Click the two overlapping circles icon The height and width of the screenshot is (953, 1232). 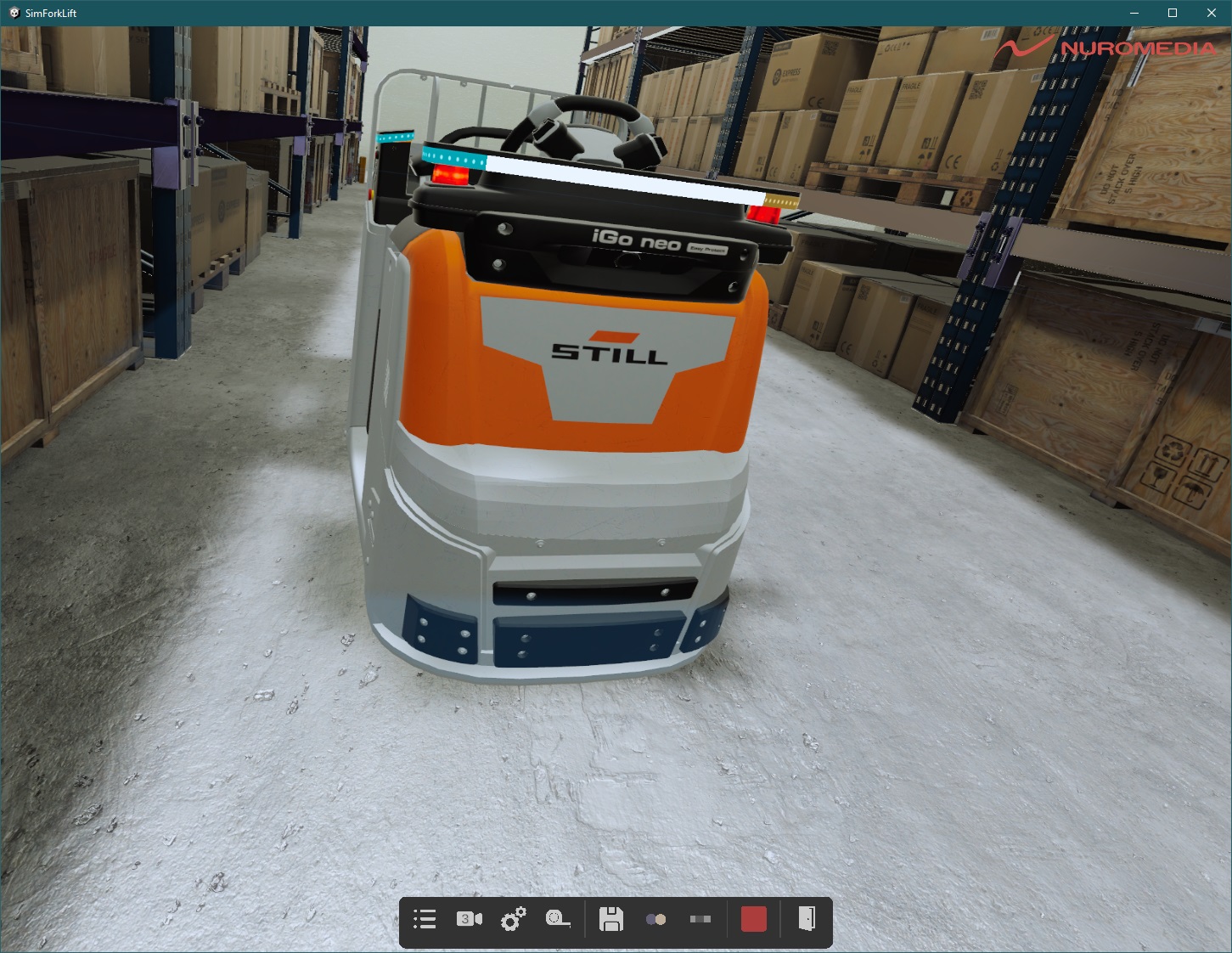(655, 919)
